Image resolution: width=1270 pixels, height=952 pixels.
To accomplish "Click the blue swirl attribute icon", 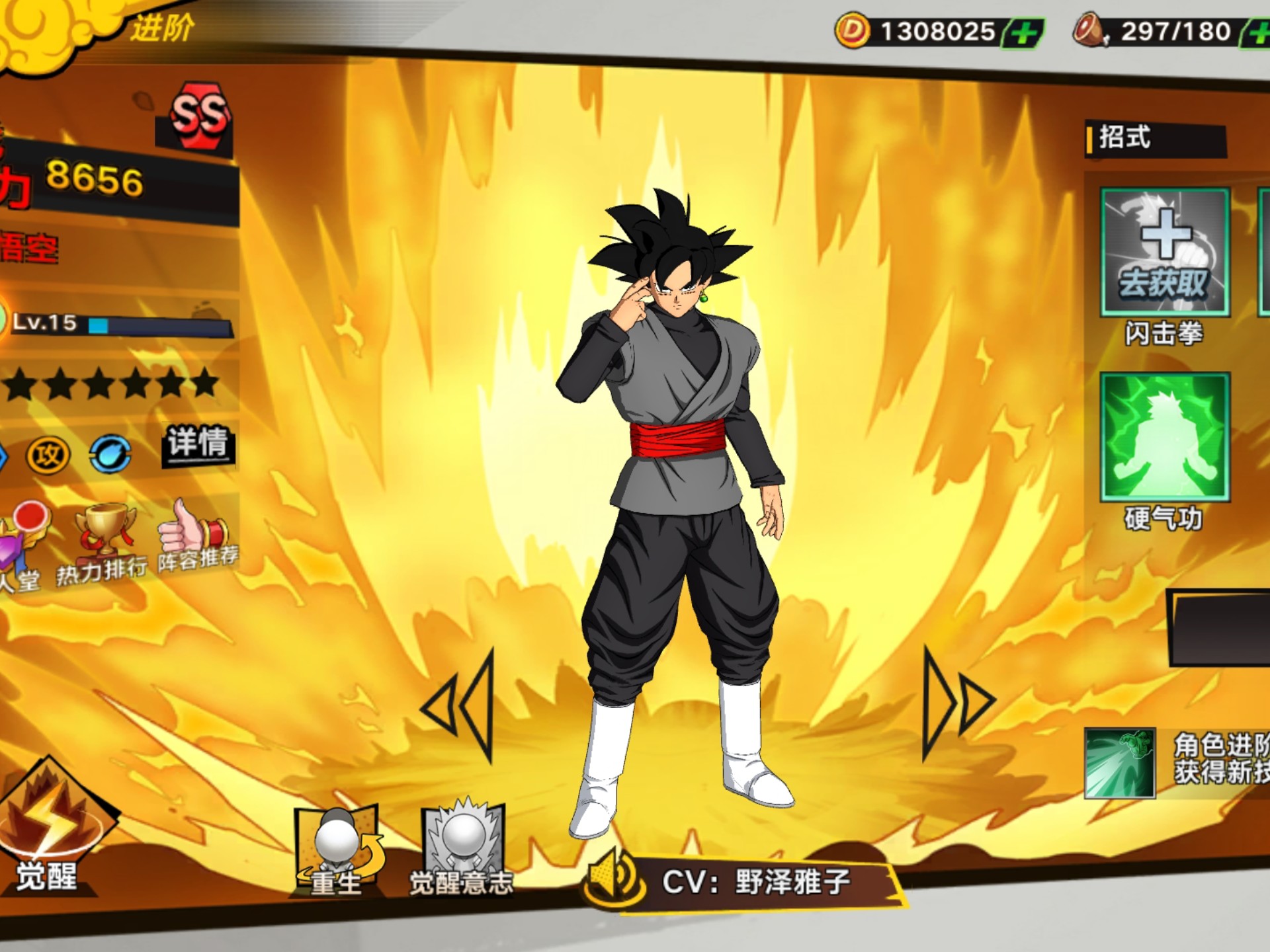I will (x=110, y=454).
